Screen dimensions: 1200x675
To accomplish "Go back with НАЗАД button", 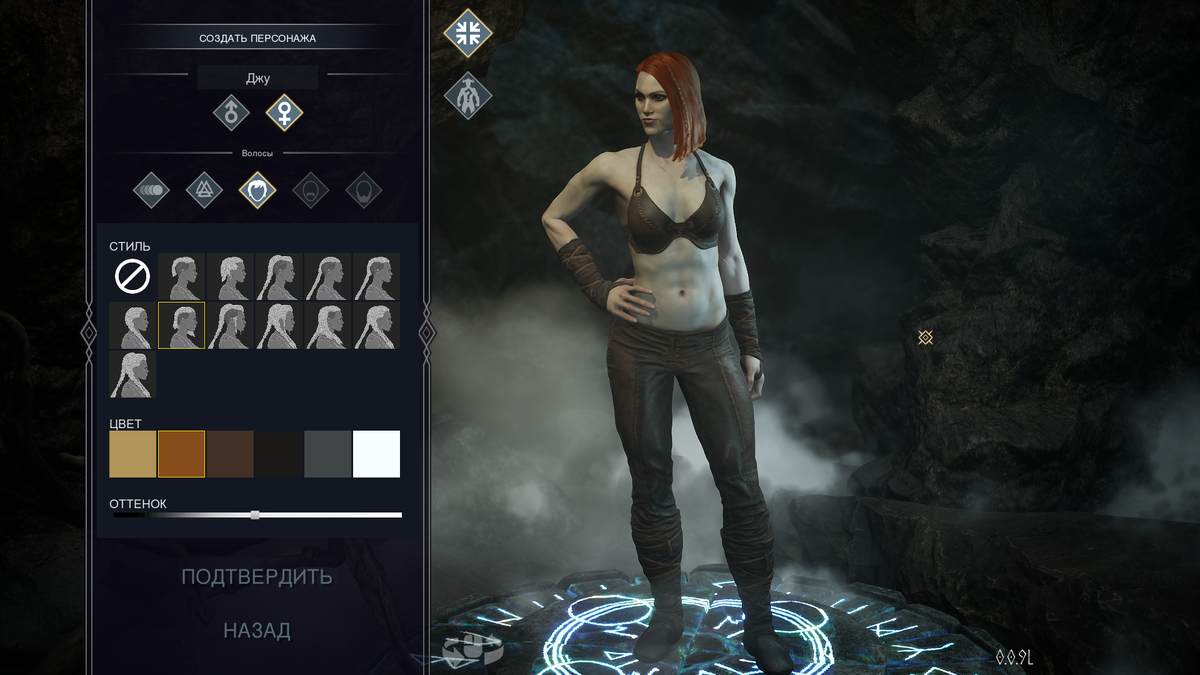I will tap(257, 631).
